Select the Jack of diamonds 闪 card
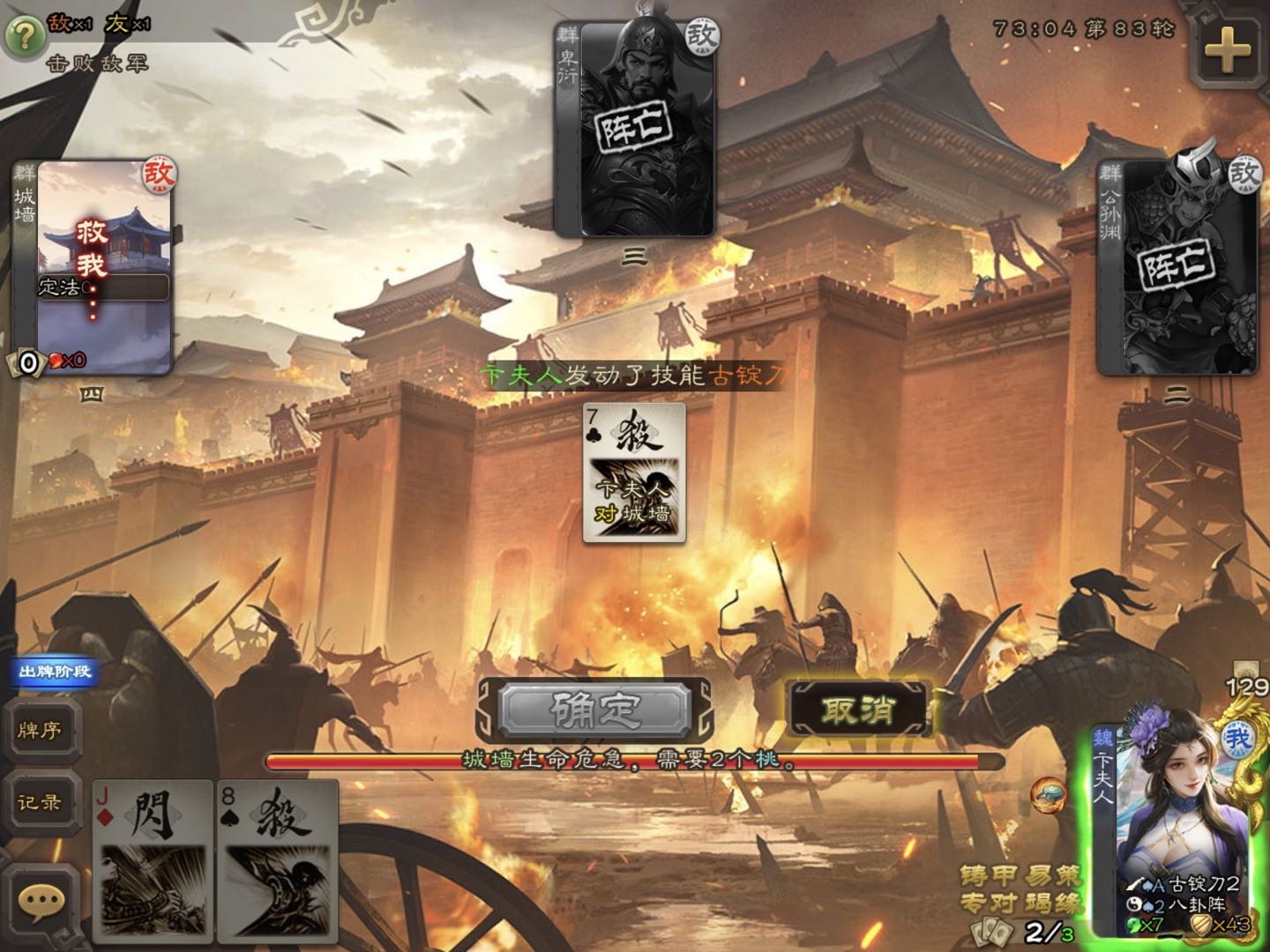The height and width of the screenshot is (952, 1270). [153, 860]
